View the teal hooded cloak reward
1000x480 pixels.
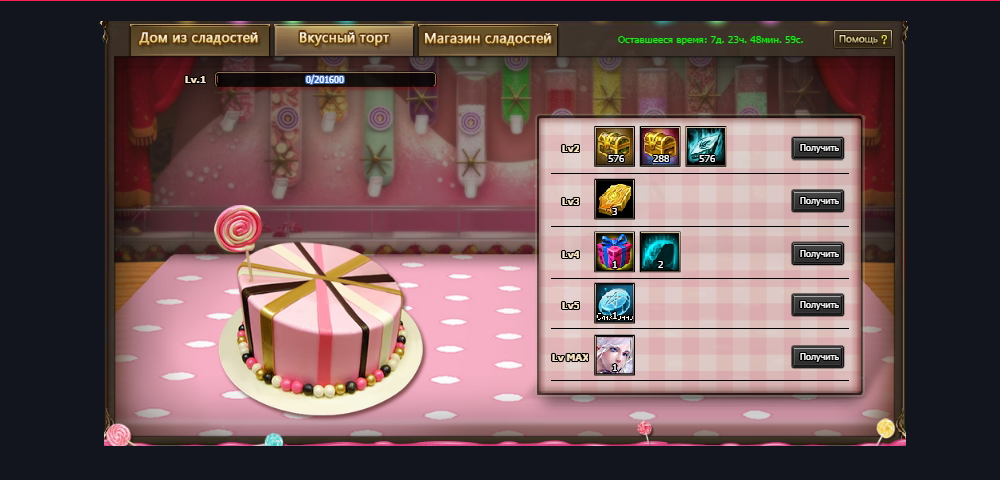tap(660, 251)
